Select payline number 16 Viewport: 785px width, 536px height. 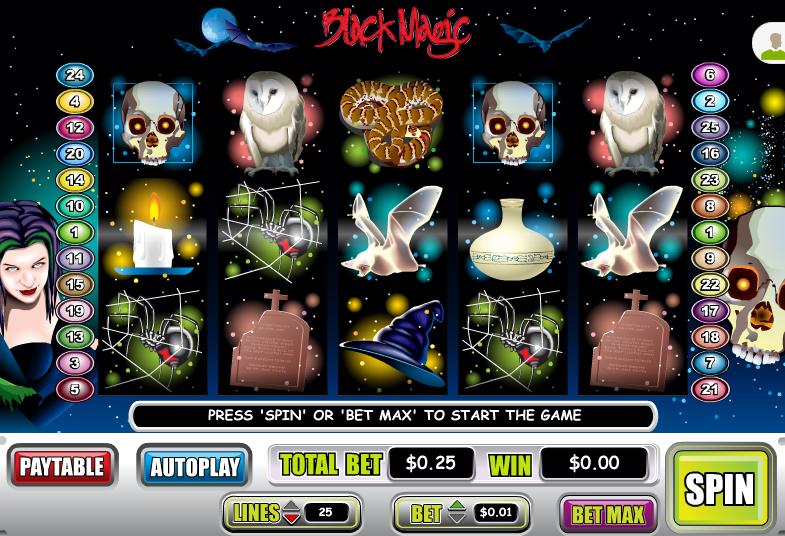[710, 154]
